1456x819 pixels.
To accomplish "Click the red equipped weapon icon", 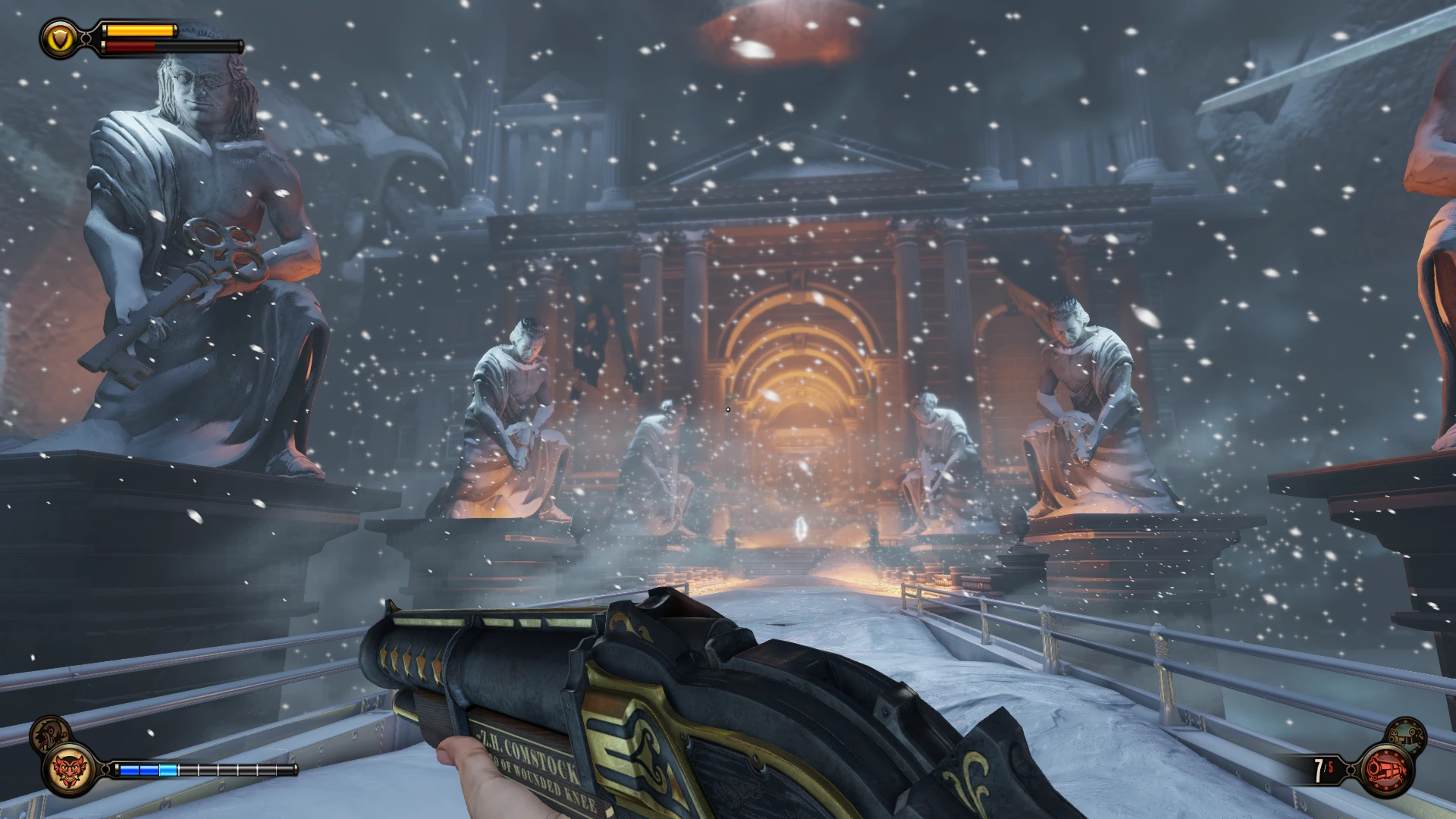I will coord(1387,771).
